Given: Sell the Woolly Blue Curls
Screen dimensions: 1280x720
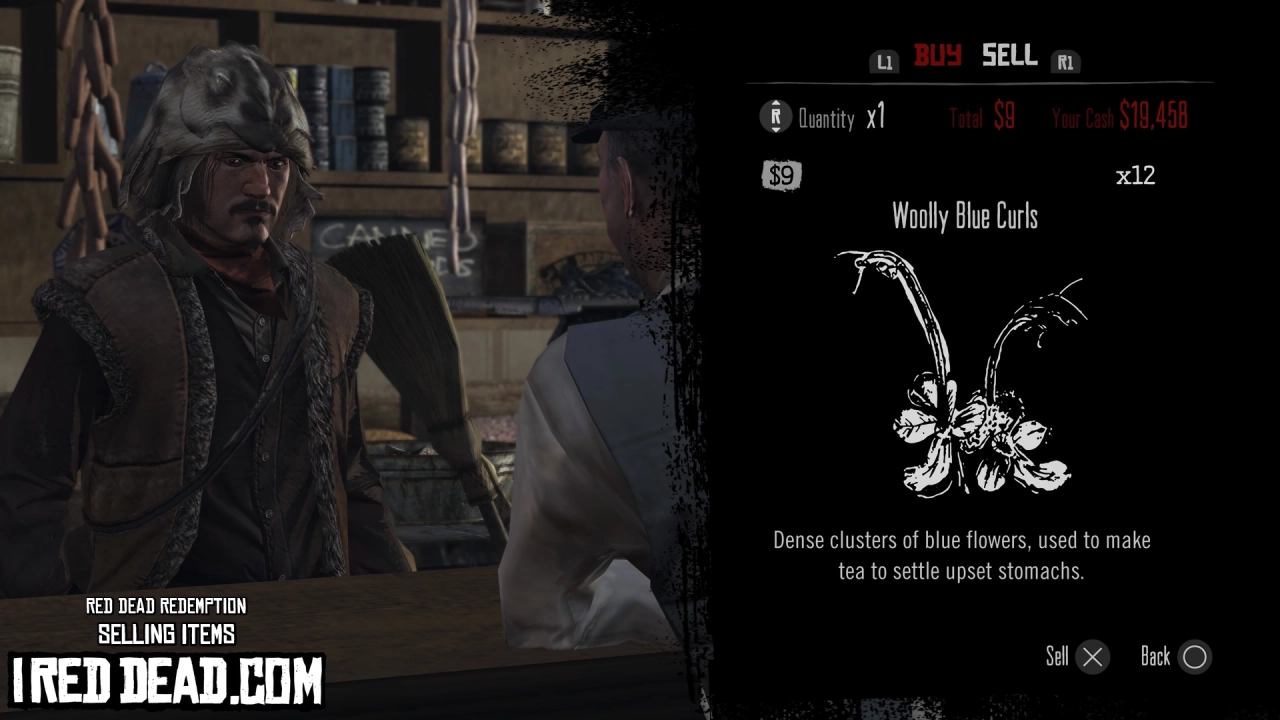Looking at the screenshot, I should click(x=1058, y=657).
